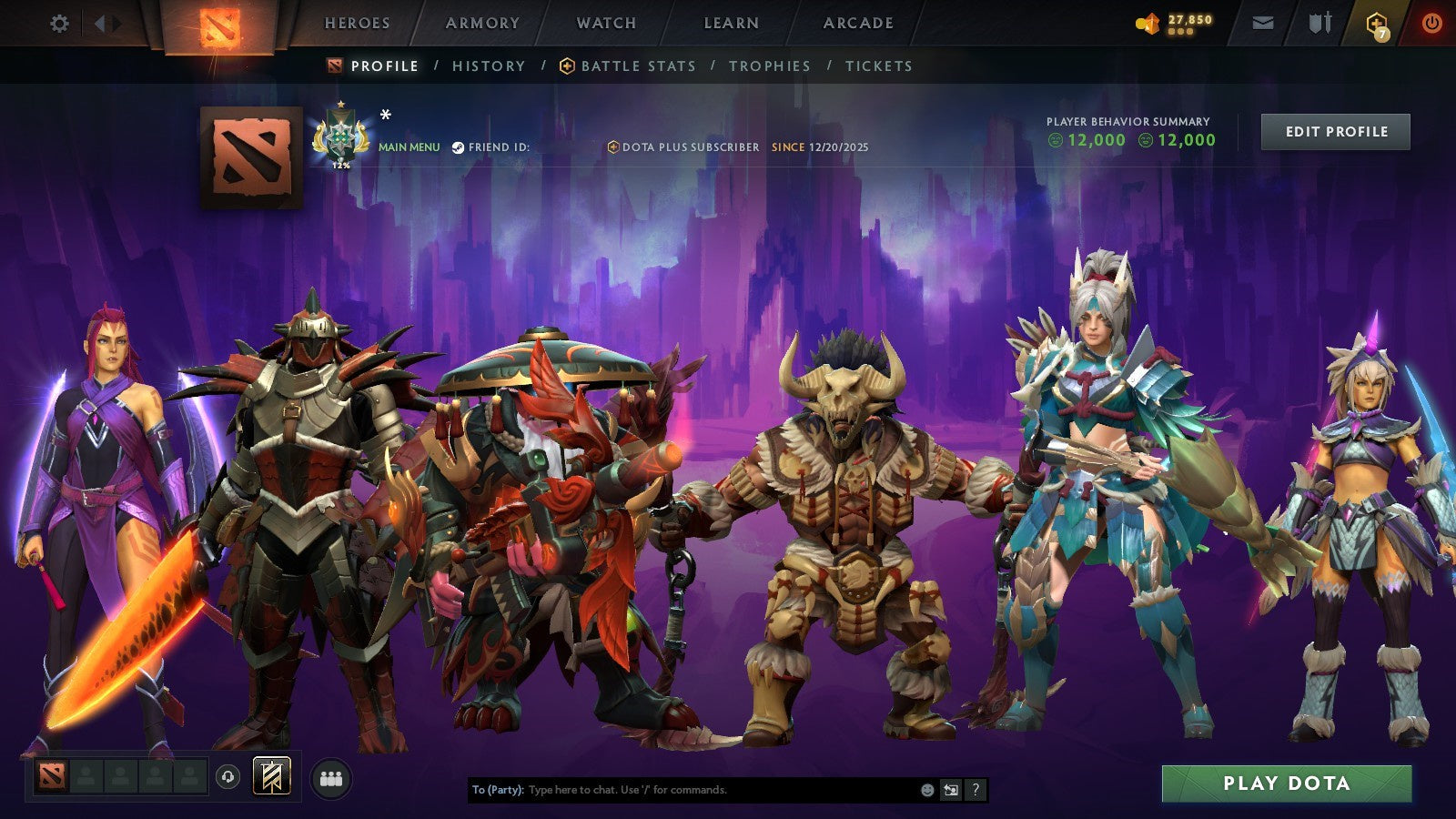Click the 12% rank progress indicator
The image size is (1456, 819).
coord(340,167)
